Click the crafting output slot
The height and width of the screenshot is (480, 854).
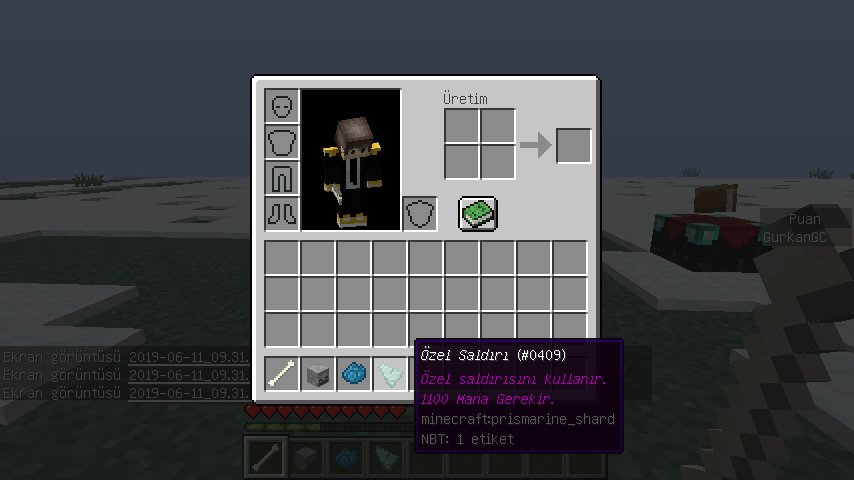click(x=573, y=146)
